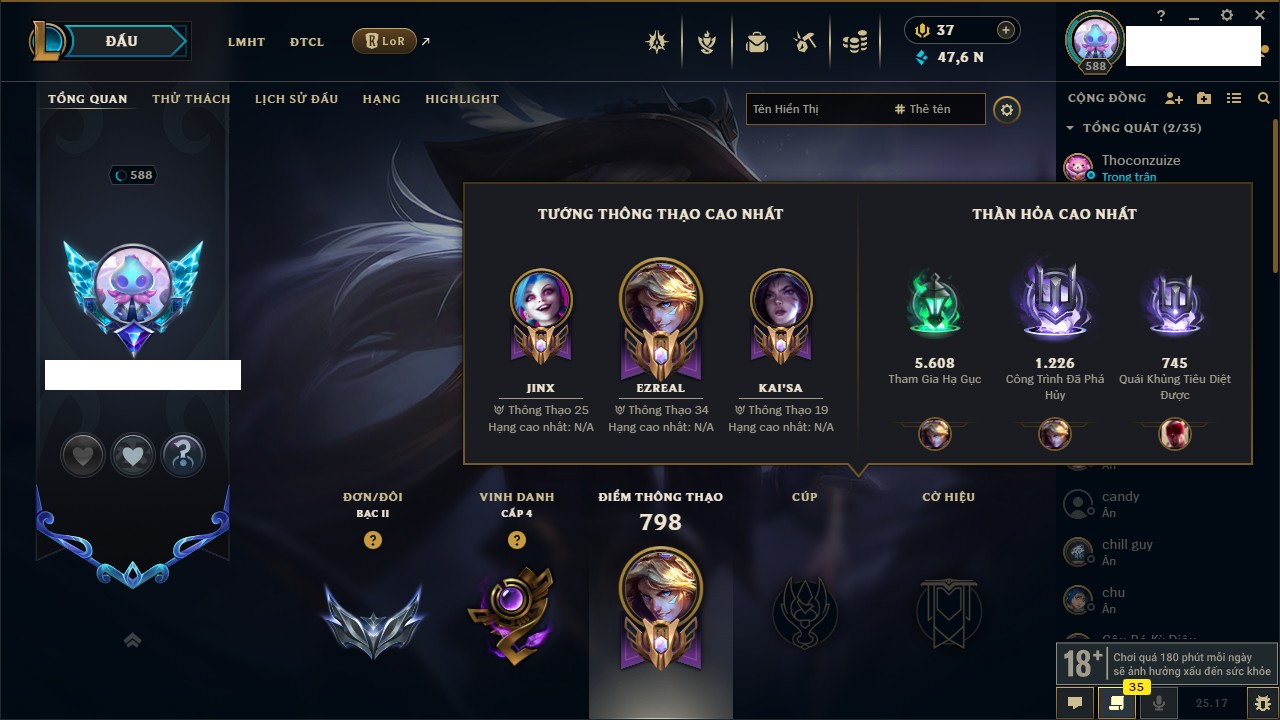Launch the LoR link
This screenshot has width=1280, height=720.
tap(385, 41)
